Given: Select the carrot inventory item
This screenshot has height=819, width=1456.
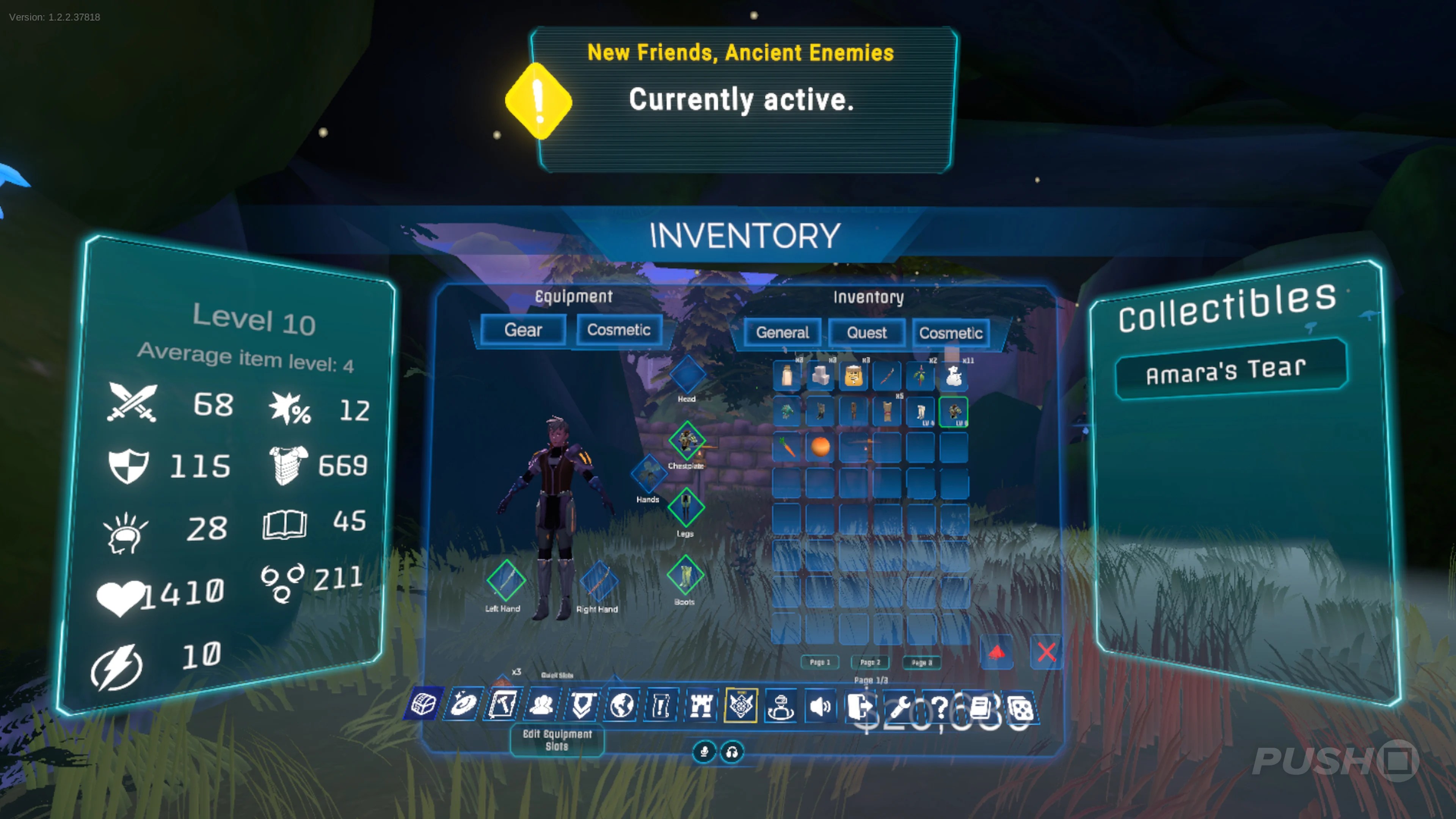Looking at the screenshot, I should coord(787,447).
